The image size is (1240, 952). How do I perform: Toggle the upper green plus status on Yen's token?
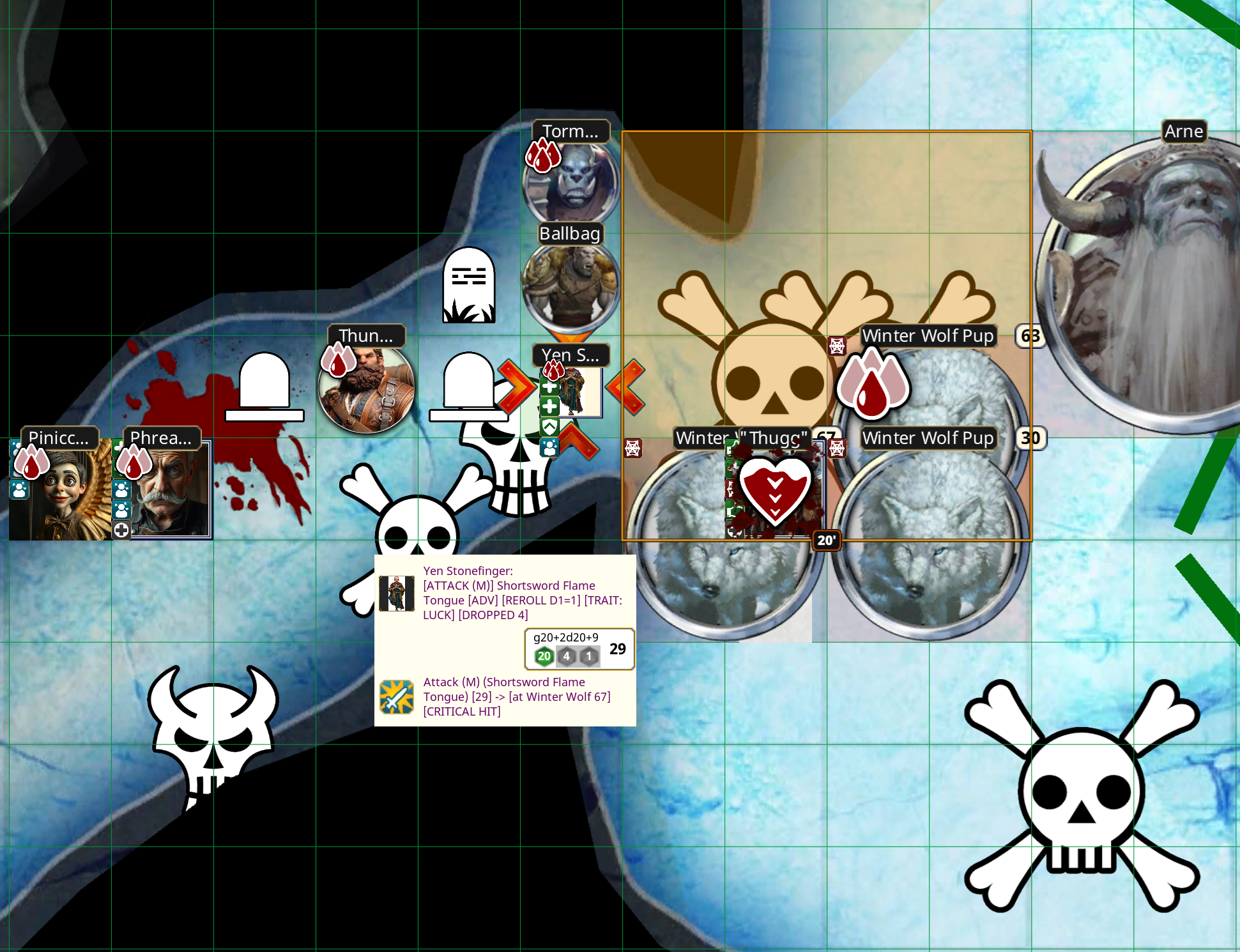coord(549,387)
